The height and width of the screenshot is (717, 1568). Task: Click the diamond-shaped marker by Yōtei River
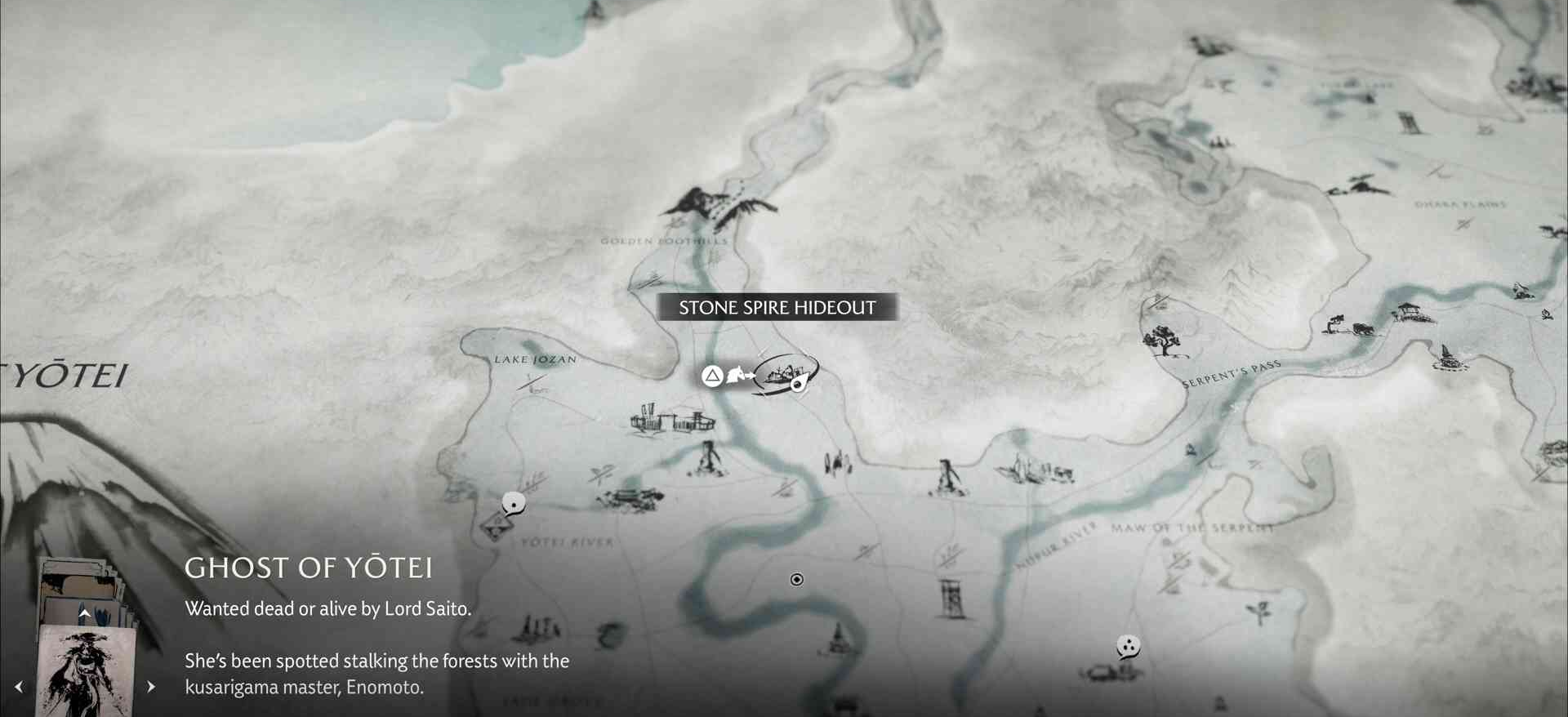[x=495, y=528]
